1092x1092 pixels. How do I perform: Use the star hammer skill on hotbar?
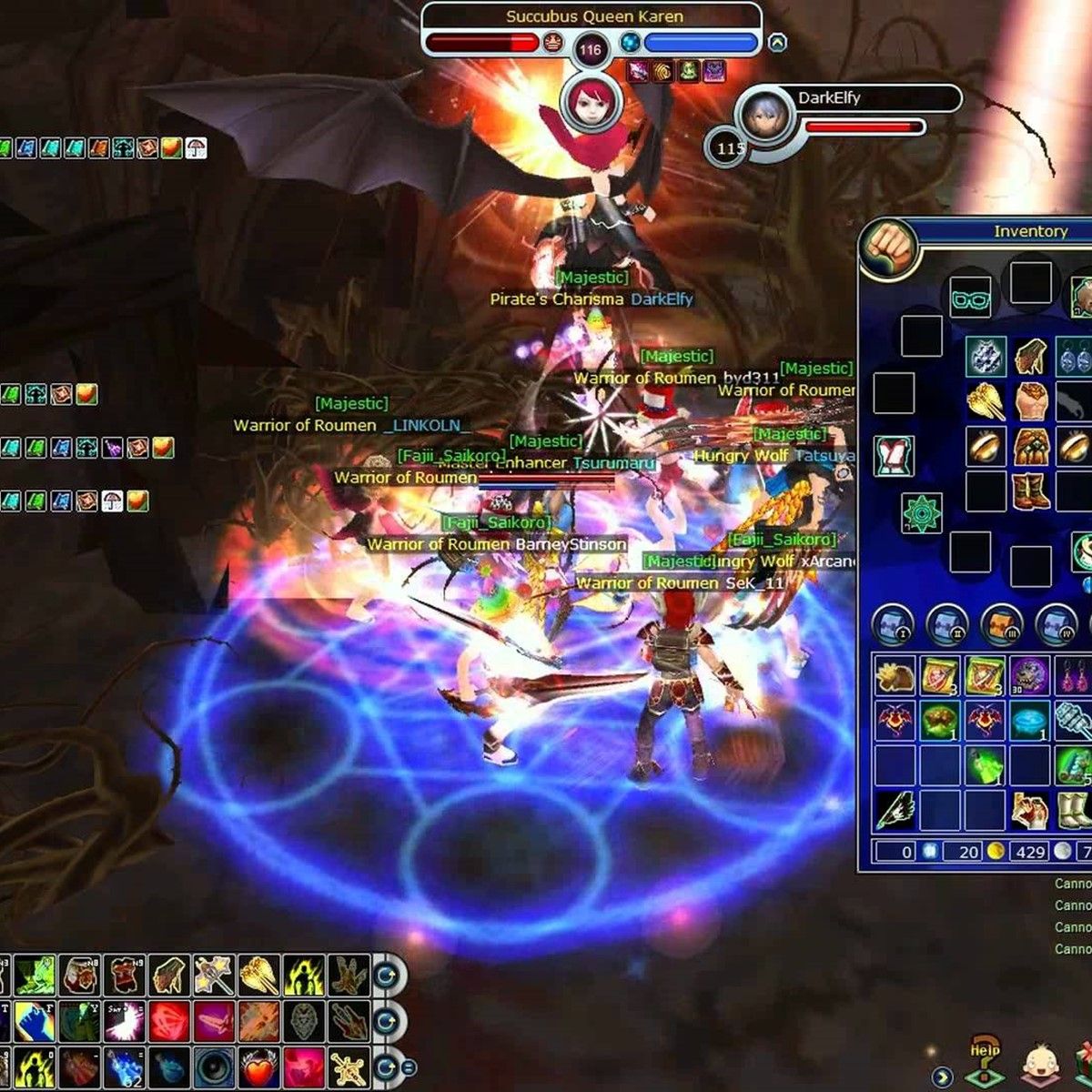[x=215, y=976]
